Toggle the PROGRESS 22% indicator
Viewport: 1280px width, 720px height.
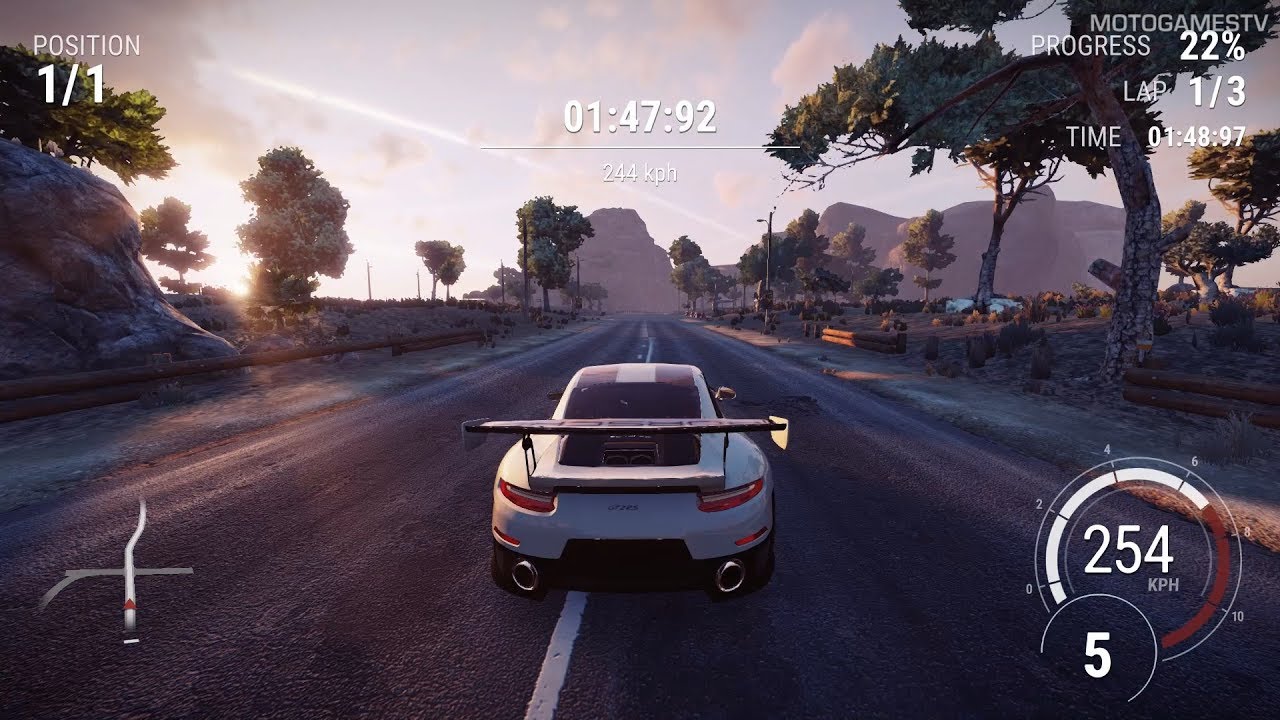1215,46
